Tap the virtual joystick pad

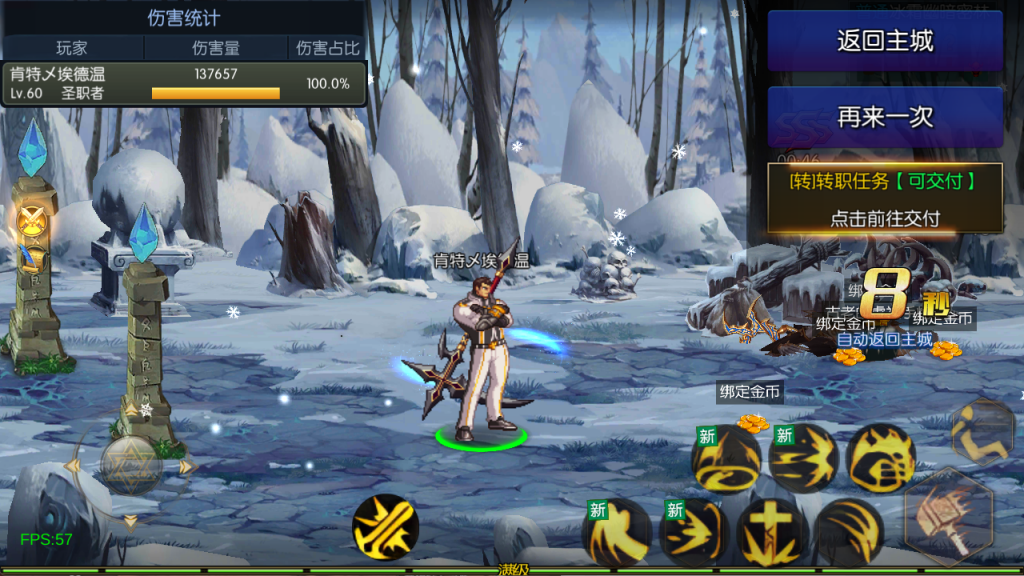tap(131, 463)
